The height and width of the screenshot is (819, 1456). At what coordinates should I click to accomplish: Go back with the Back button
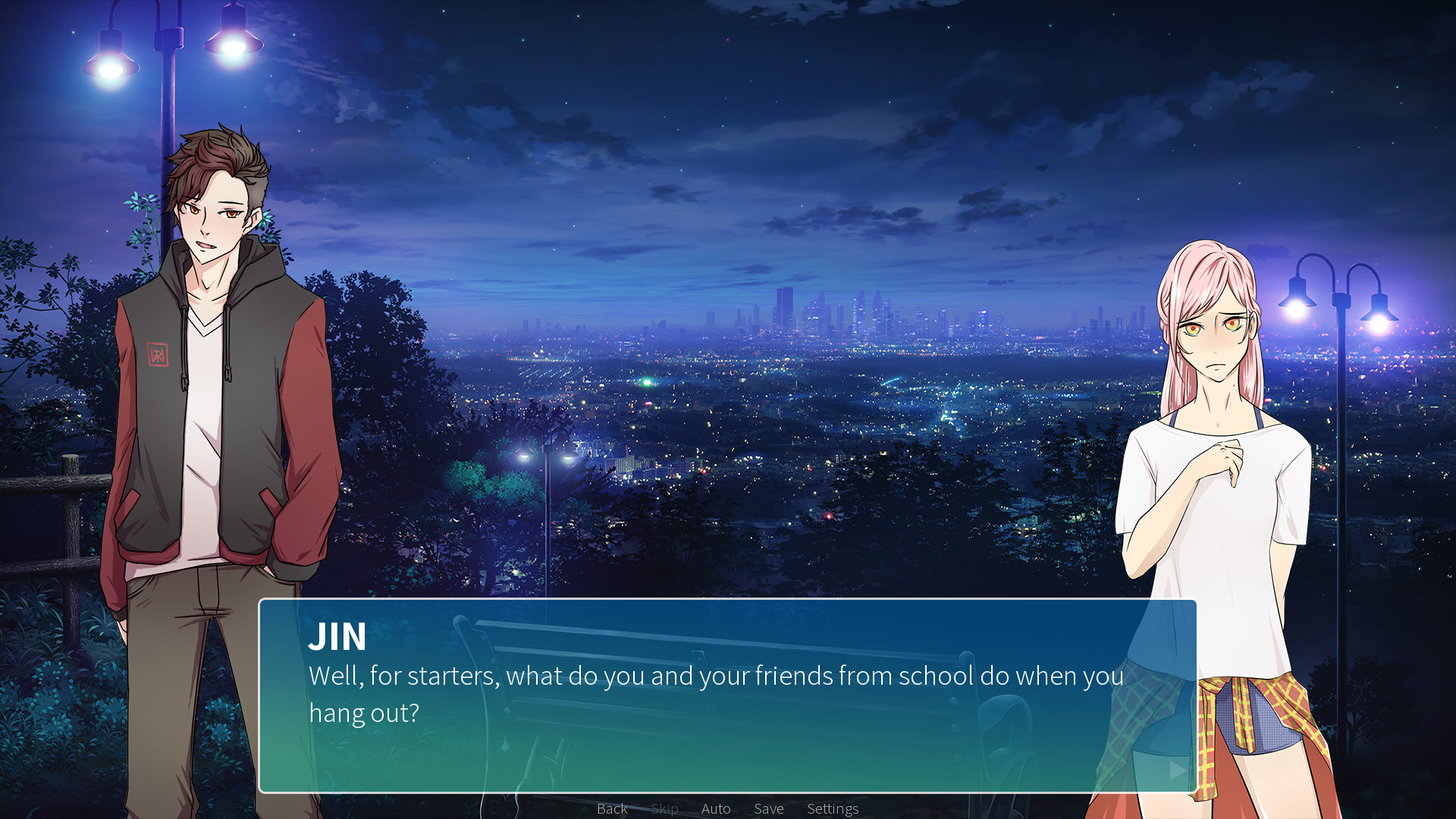click(x=612, y=808)
